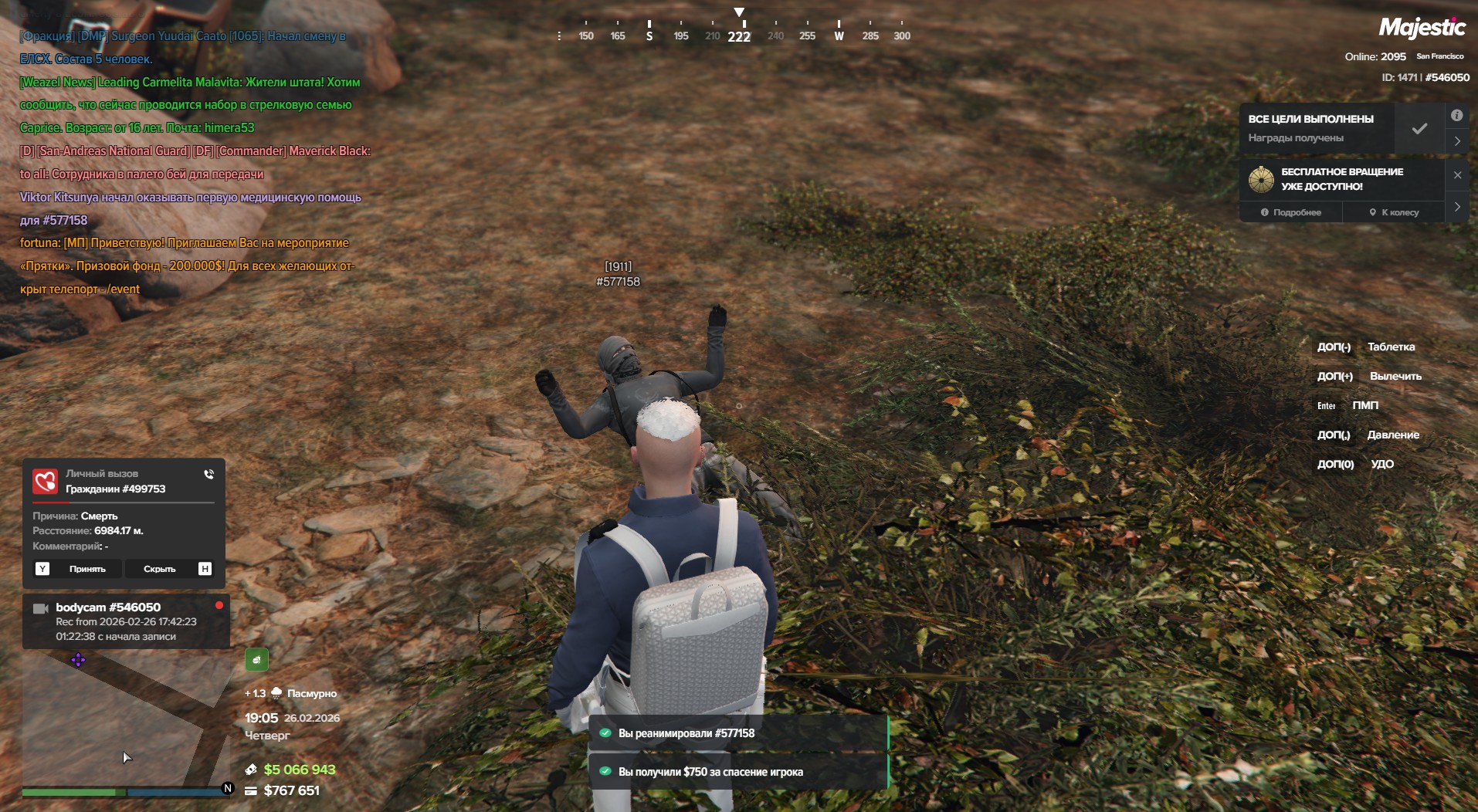Open the info icon beside the goals panel

tap(1456, 116)
